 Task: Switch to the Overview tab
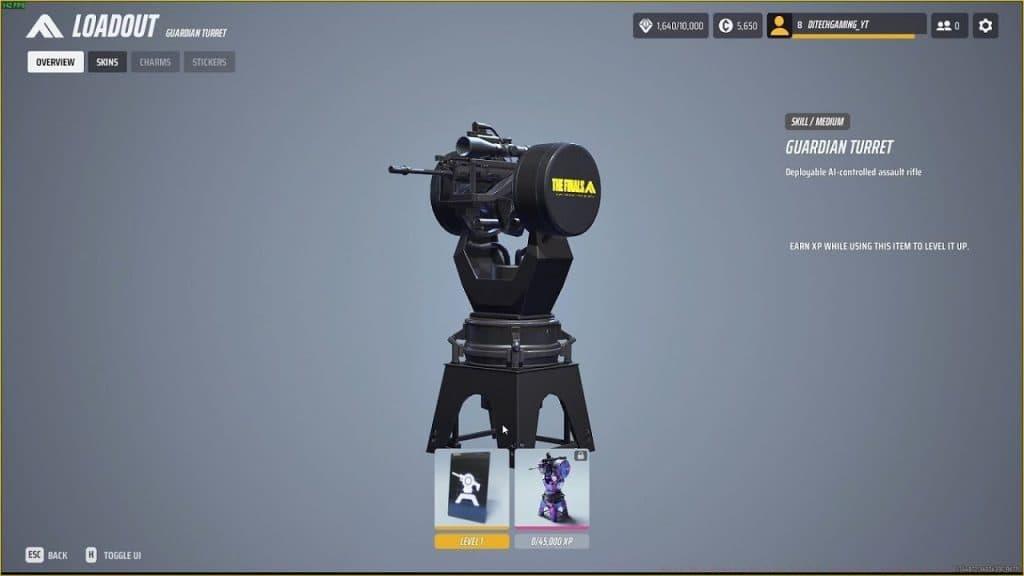tap(55, 62)
